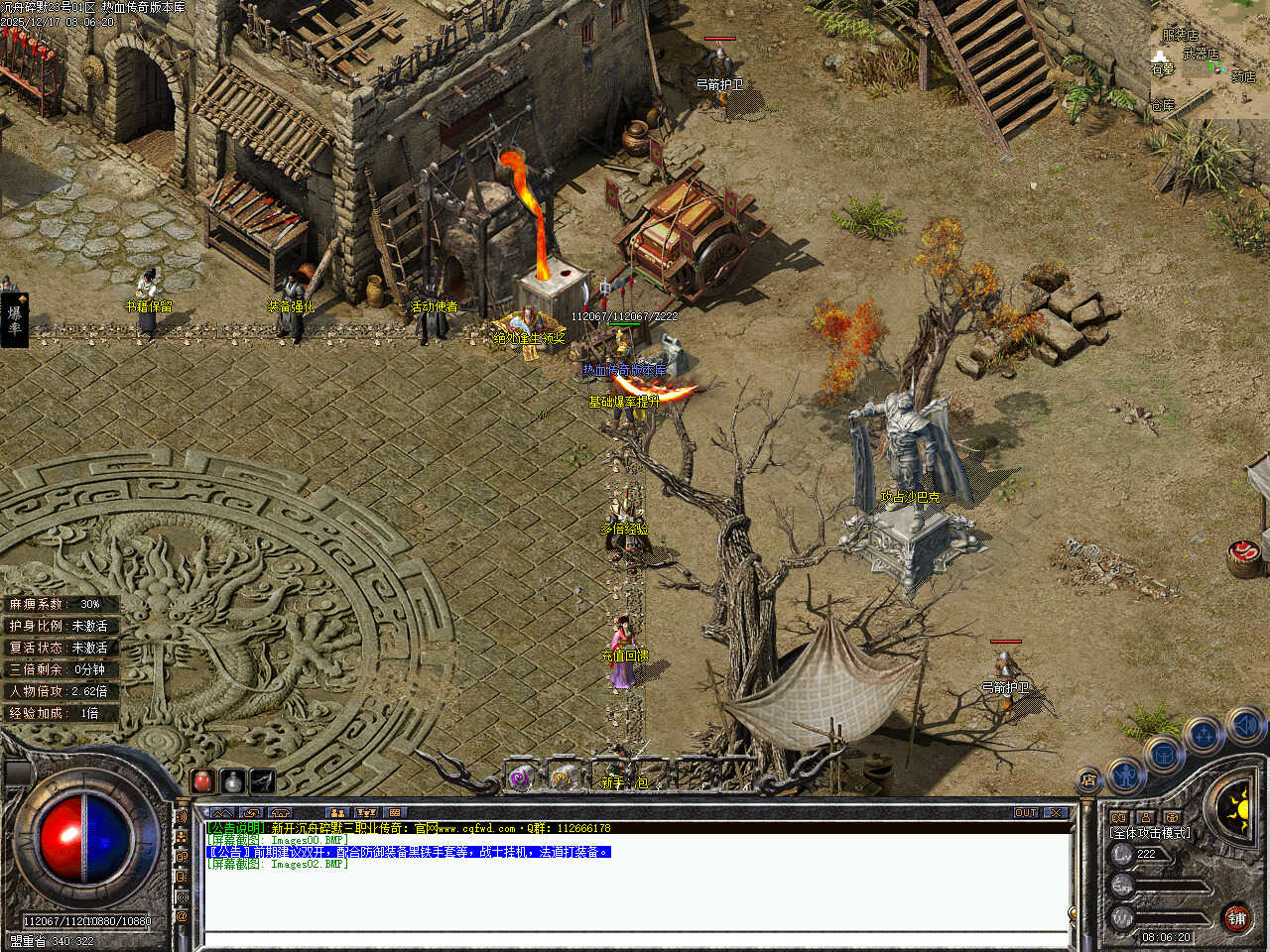The image size is (1270, 952).
Task: Click the @ chat channel button
Action: click(182, 917)
